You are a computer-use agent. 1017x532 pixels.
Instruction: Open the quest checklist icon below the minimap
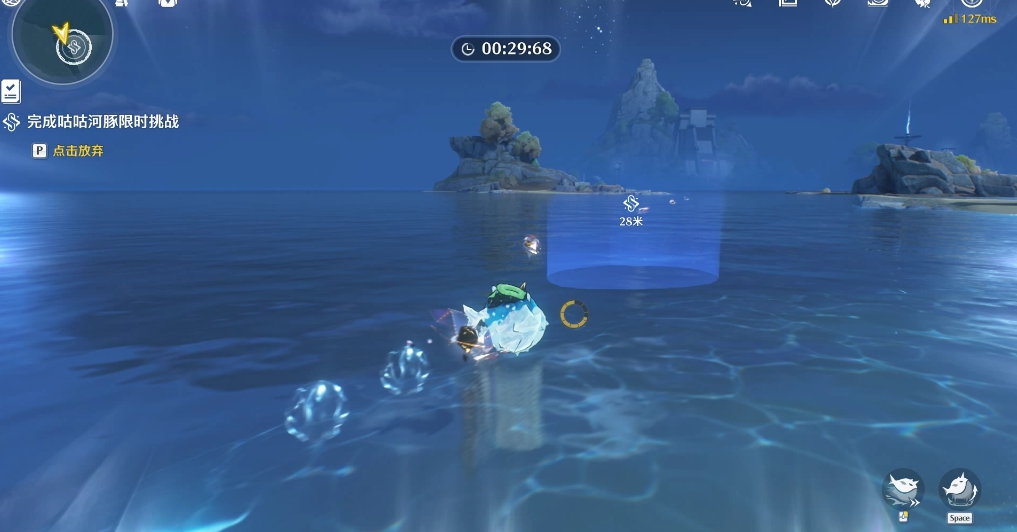tap(11, 91)
